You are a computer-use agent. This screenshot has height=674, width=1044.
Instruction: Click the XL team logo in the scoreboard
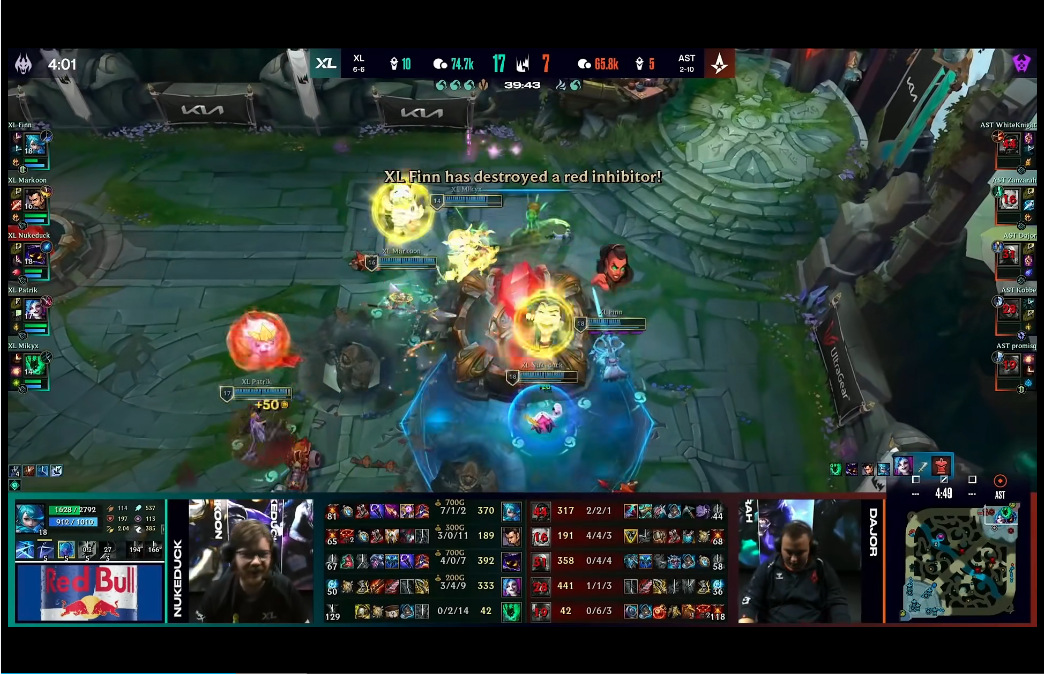(x=326, y=63)
